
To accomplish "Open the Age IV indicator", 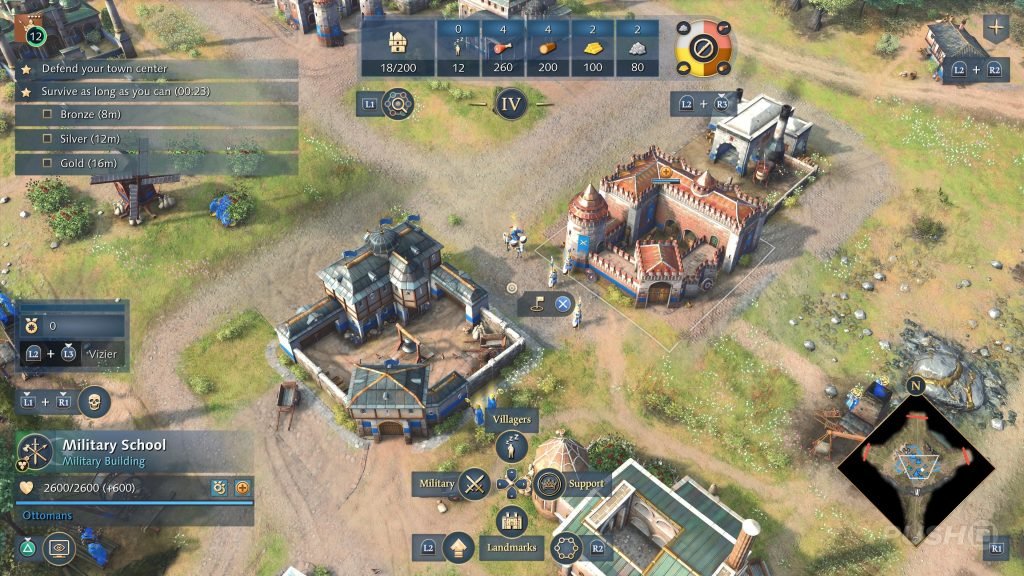I will tap(511, 103).
